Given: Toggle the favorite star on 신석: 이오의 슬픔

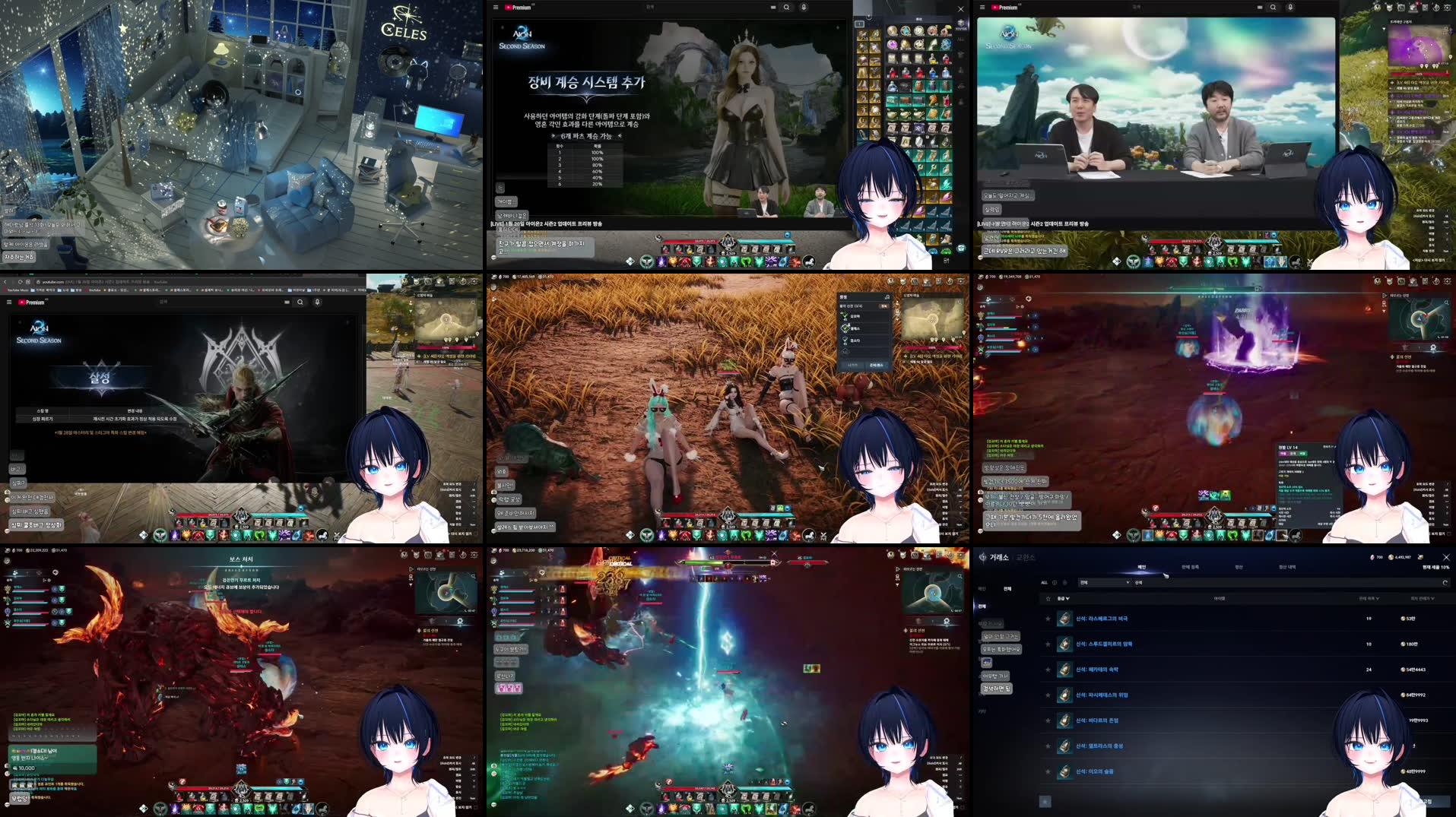Looking at the screenshot, I should [x=1048, y=771].
